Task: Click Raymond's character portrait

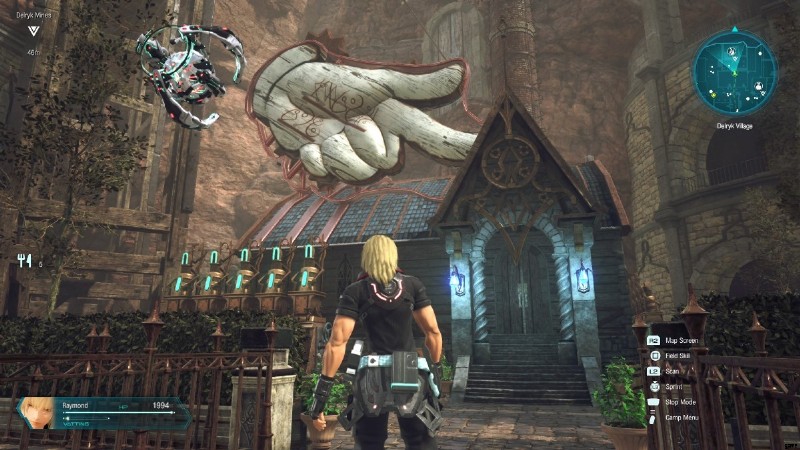Action: pyautogui.click(x=37, y=412)
